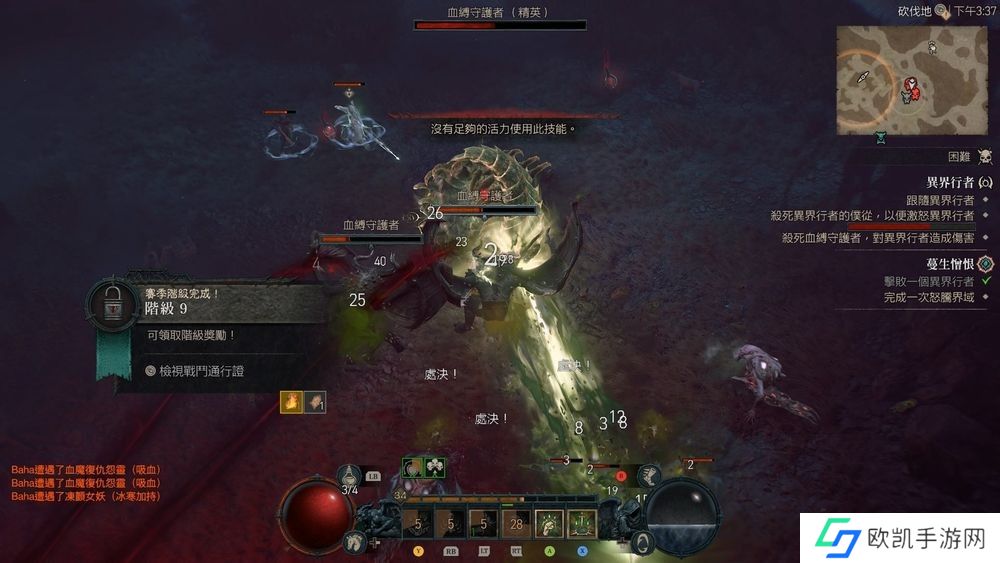This screenshot has height=563, width=1000.
Task: Select the 困難 difficulty skull icon
Action: tap(984, 156)
